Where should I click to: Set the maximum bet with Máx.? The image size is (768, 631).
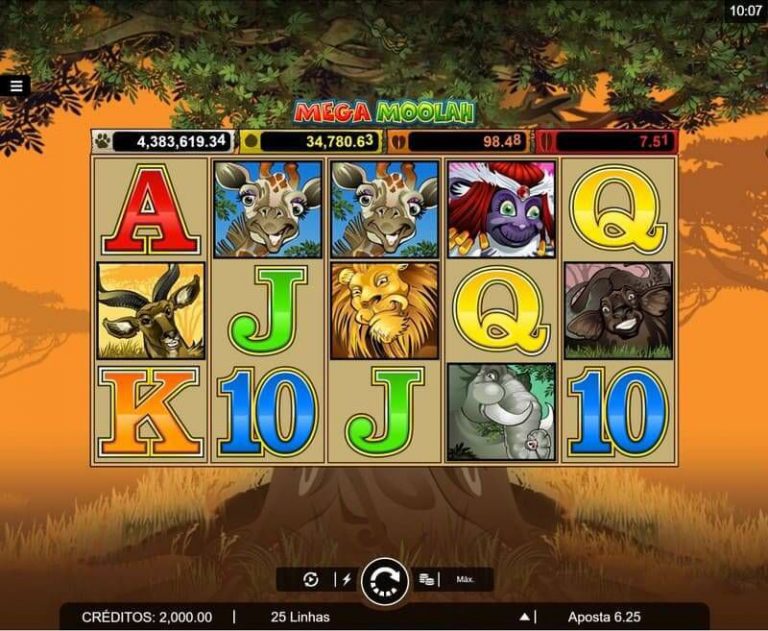465,579
